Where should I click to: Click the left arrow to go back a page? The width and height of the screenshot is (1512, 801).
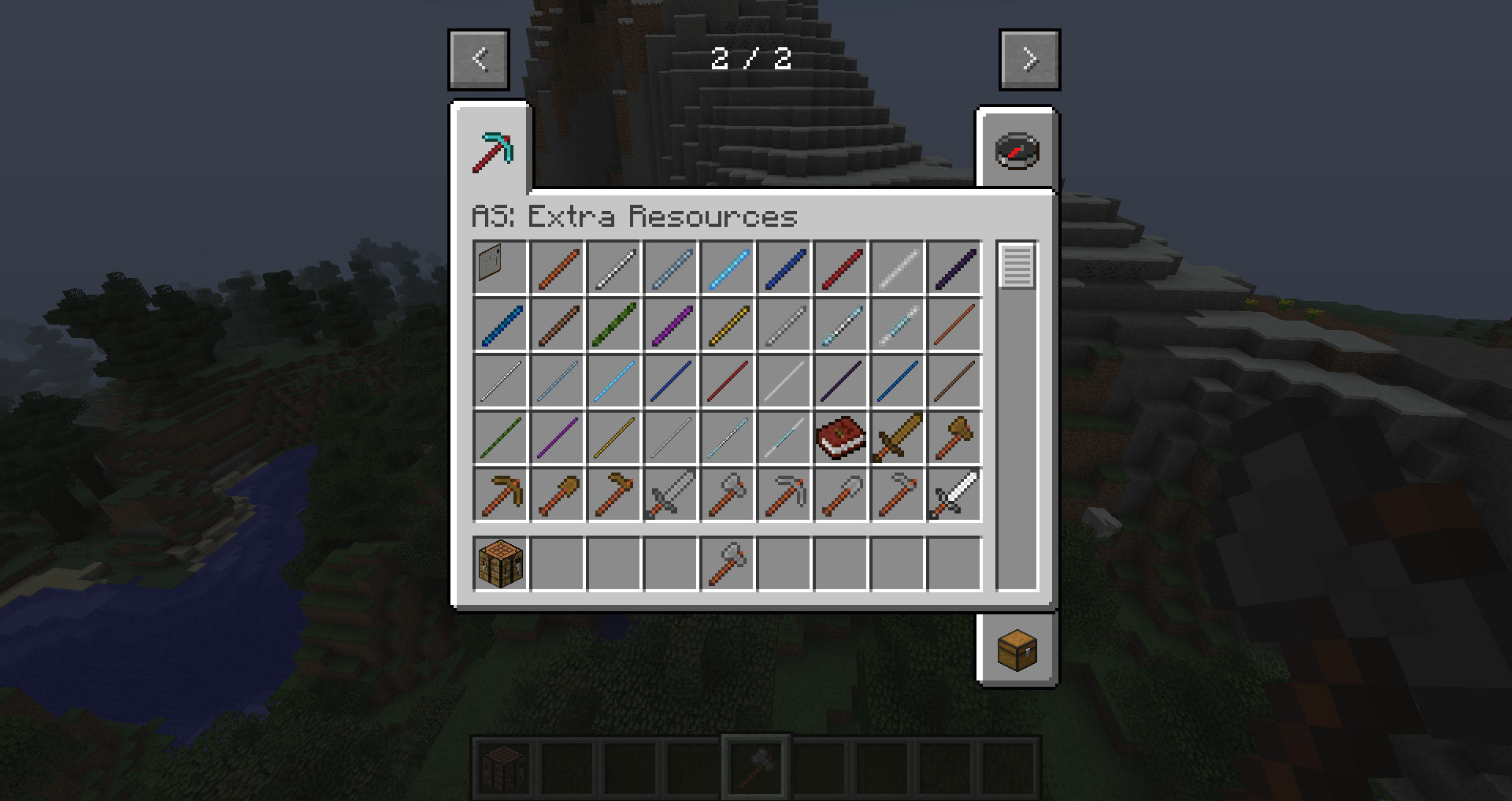pyautogui.click(x=479, y=59)
